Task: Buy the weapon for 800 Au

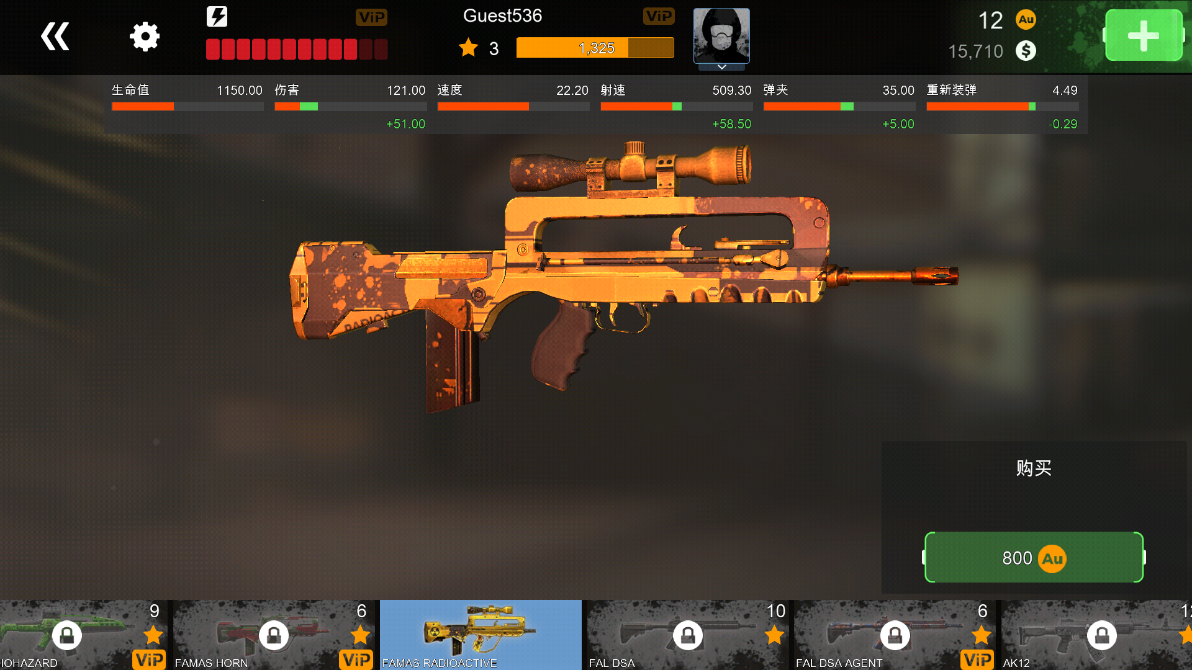Action: (1033, 558)
